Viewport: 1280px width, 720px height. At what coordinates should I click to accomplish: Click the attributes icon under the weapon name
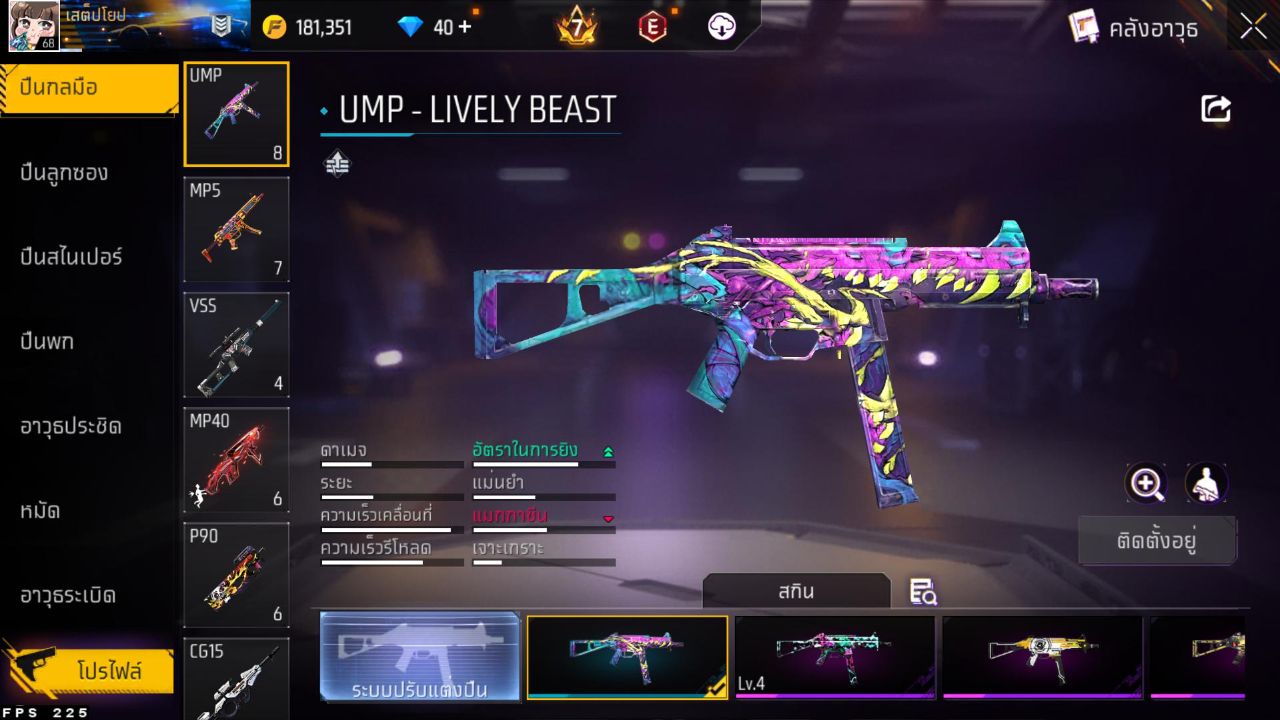337,161
